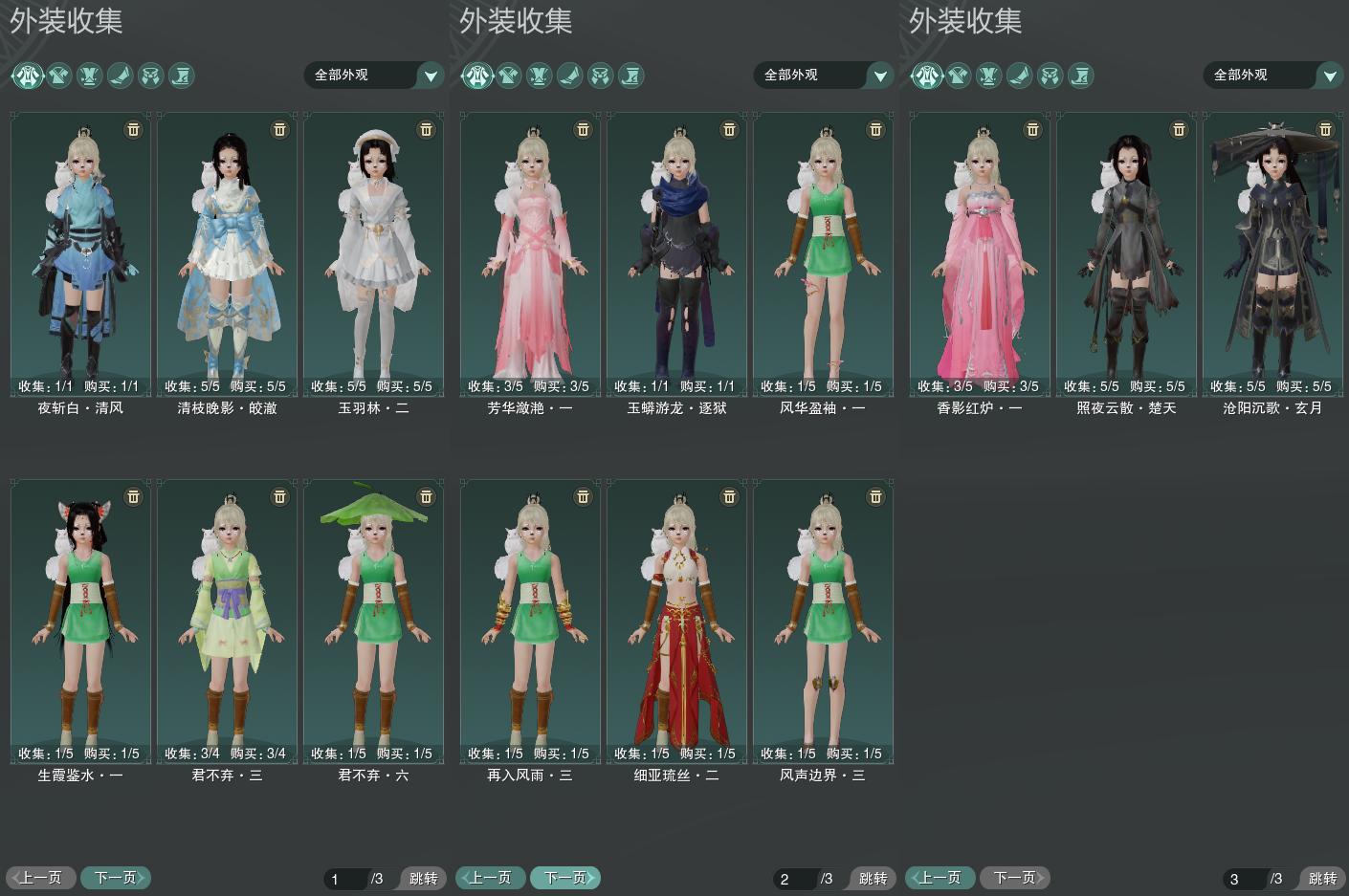The width and height of the screenshot is (1349, 896).
Task: Open the 玉蟒游龙·逐狱 outfit card
Action: click(x=676, y=253)
